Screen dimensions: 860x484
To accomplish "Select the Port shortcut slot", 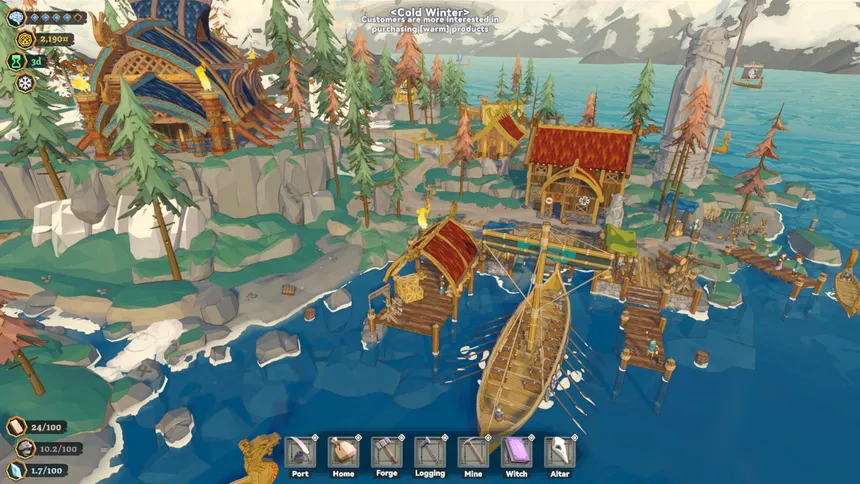I will [x=300, y=452].
